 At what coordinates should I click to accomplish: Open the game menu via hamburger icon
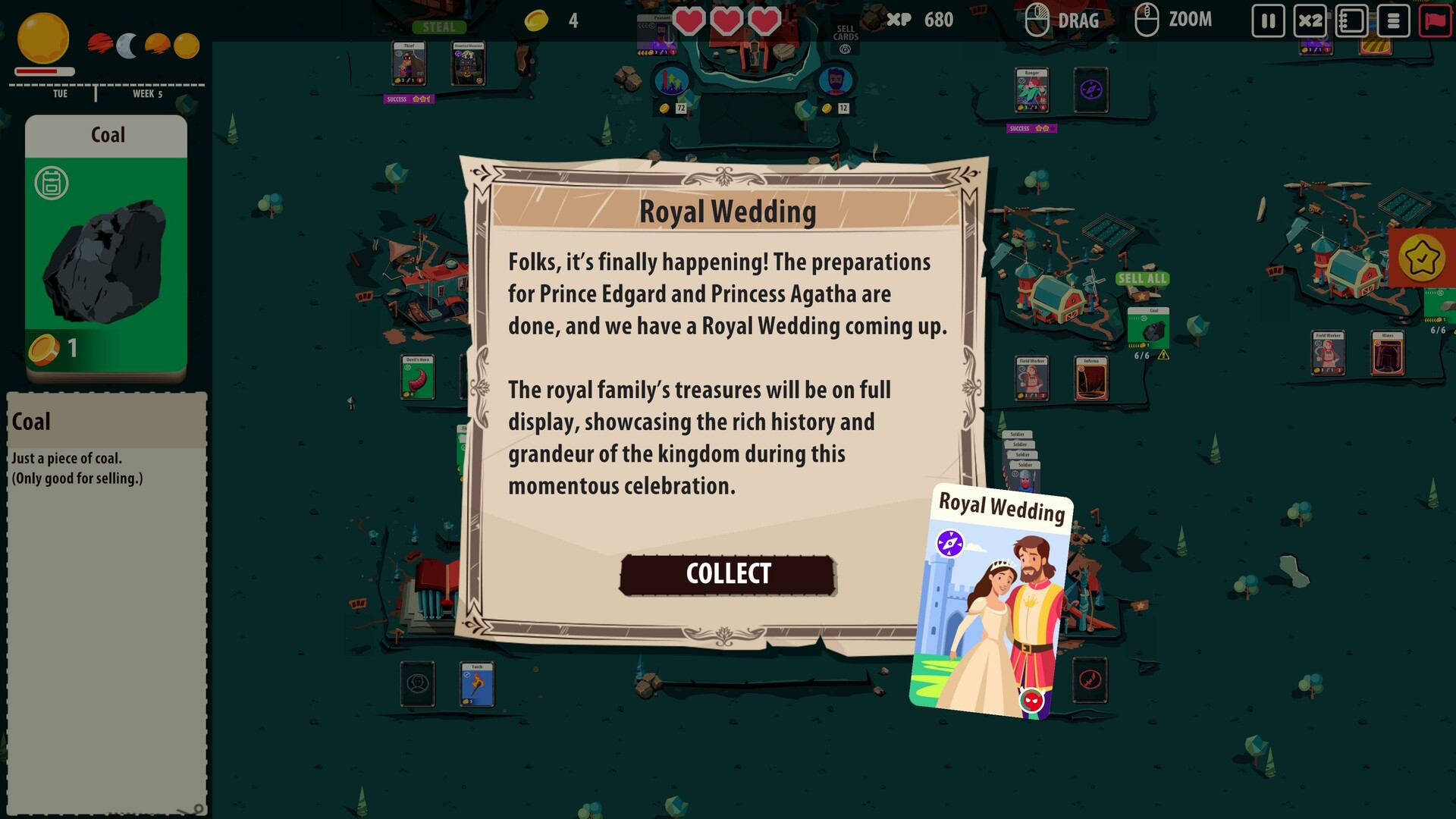tap(1394, 22)
